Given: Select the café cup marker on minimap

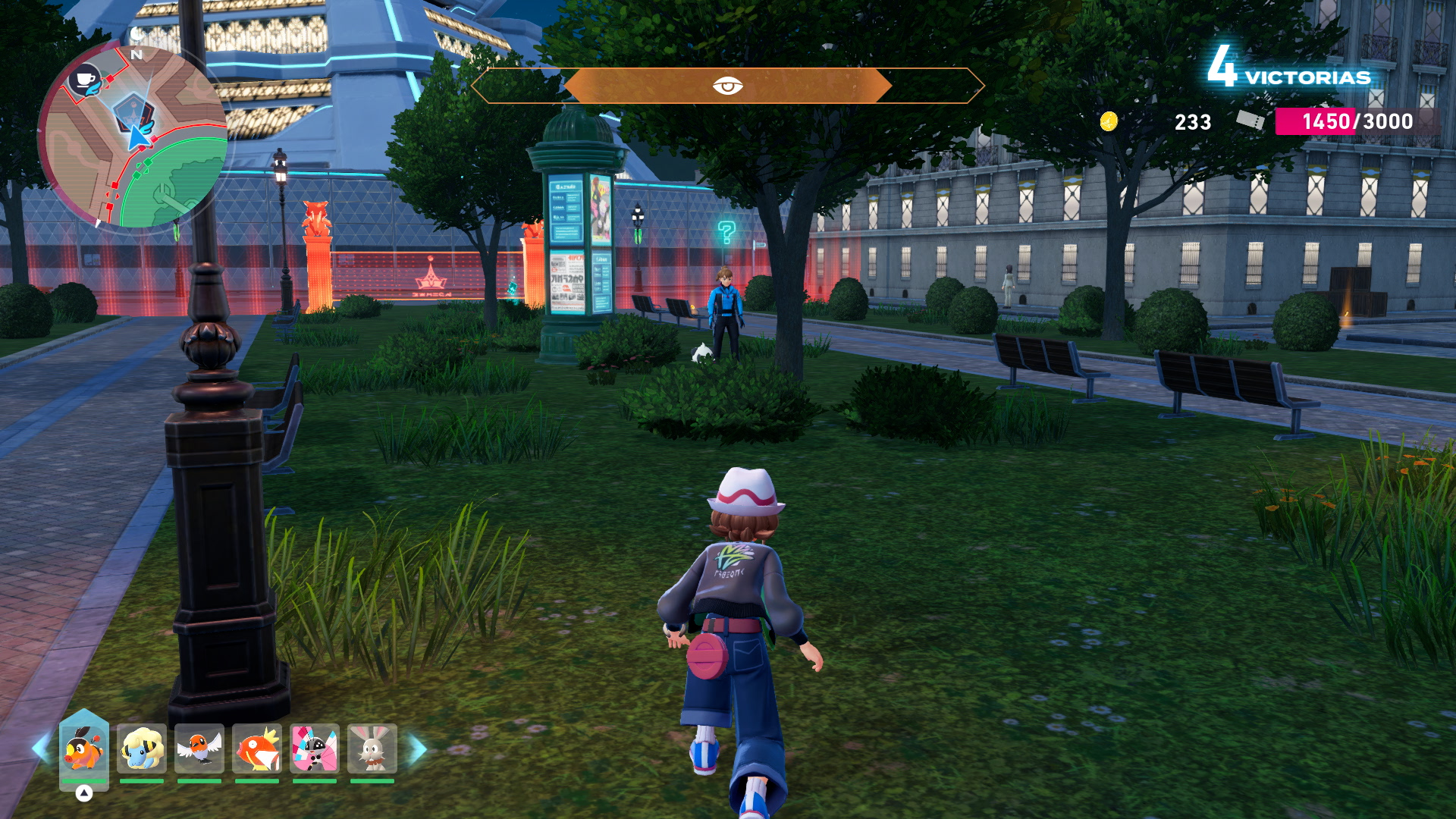Looking at the screenshot, I should click(86, 80).
